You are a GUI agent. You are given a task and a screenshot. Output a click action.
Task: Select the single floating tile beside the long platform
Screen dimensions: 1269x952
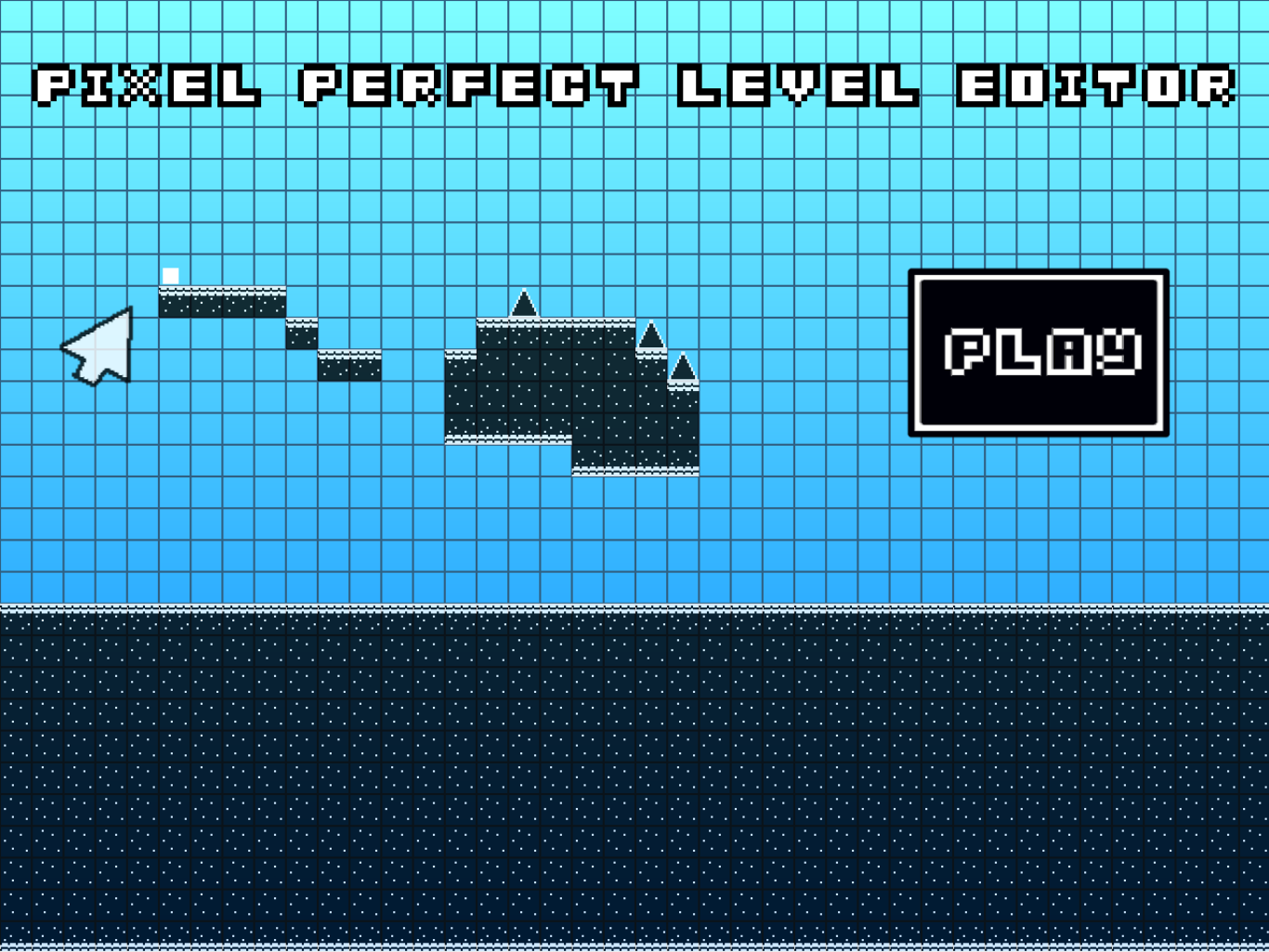click(304, 334)
